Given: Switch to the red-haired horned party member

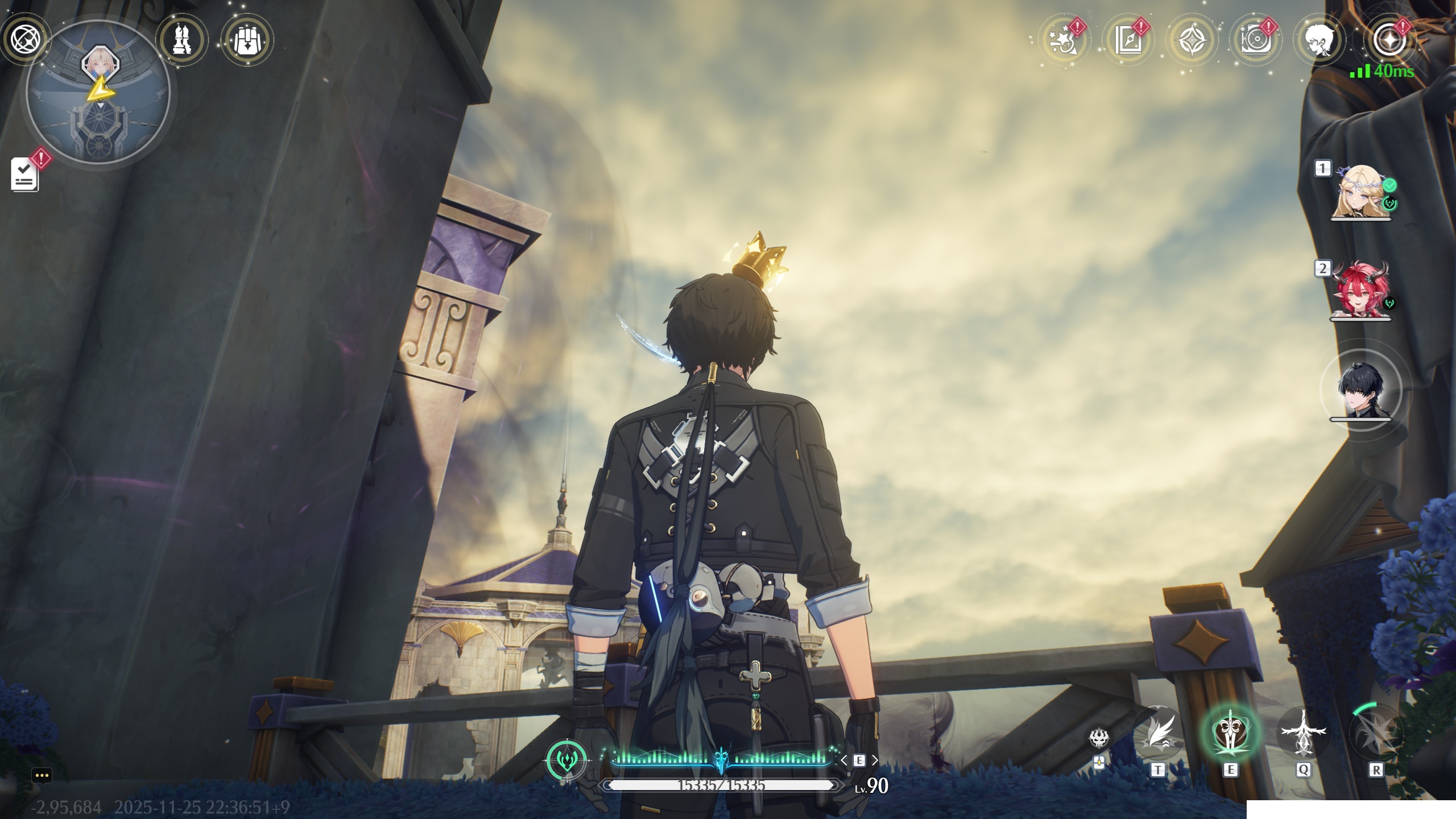Looking at the screenshot, I should [x=1360, y=290].
